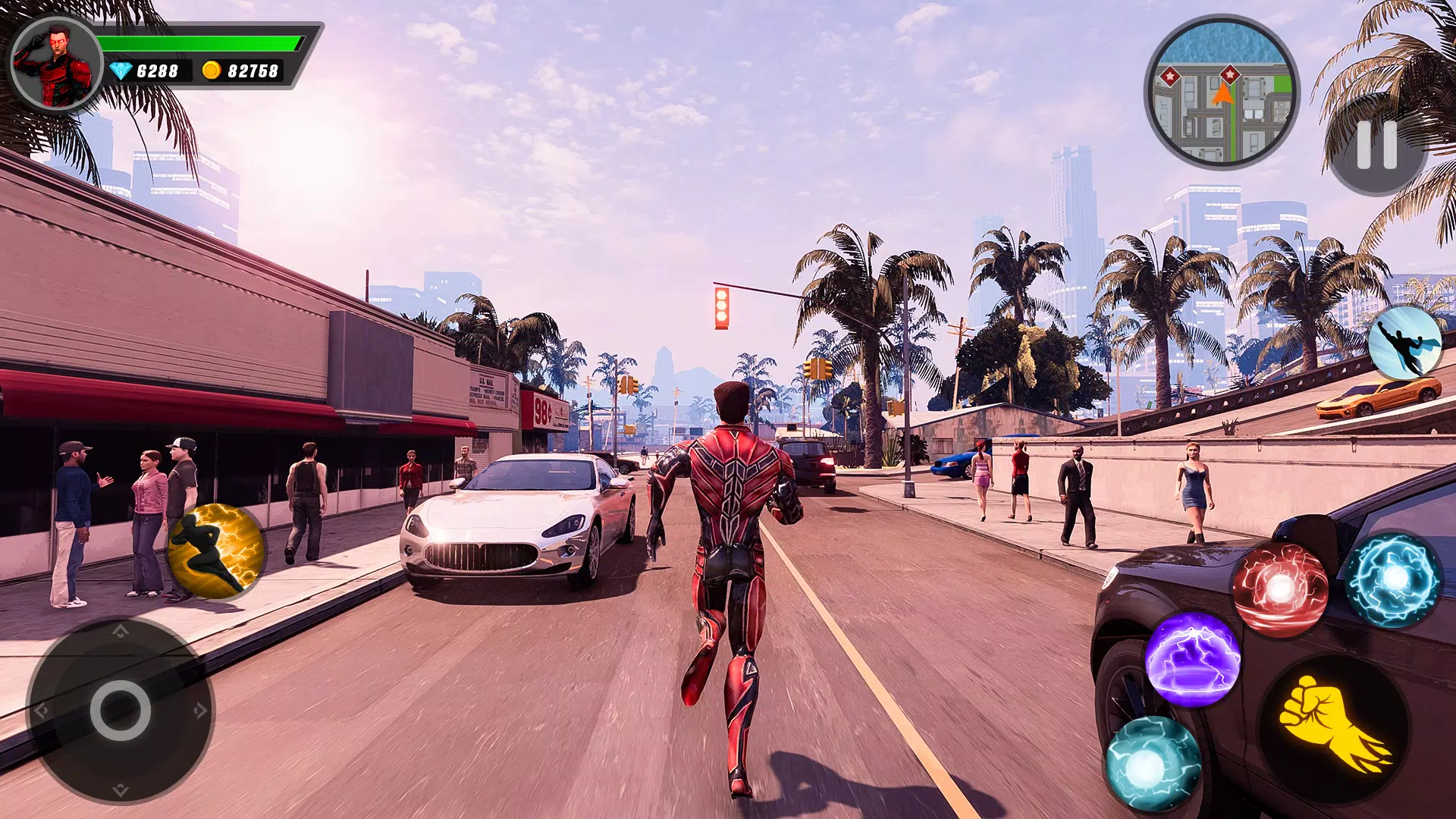
Task: Fire the red energy orb power
Action: point(1280,588)
